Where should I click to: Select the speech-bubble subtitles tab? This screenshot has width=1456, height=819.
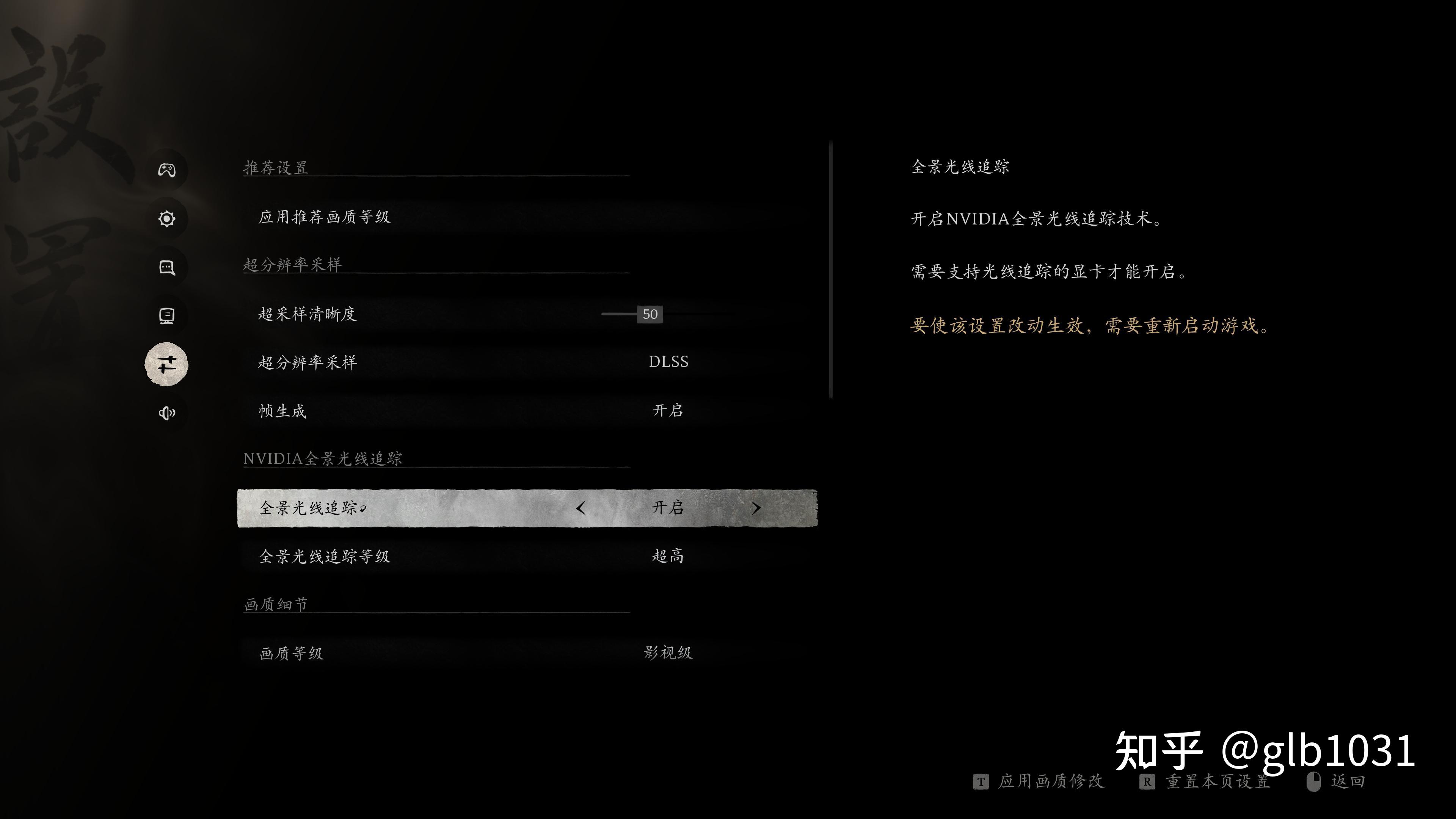167,267
